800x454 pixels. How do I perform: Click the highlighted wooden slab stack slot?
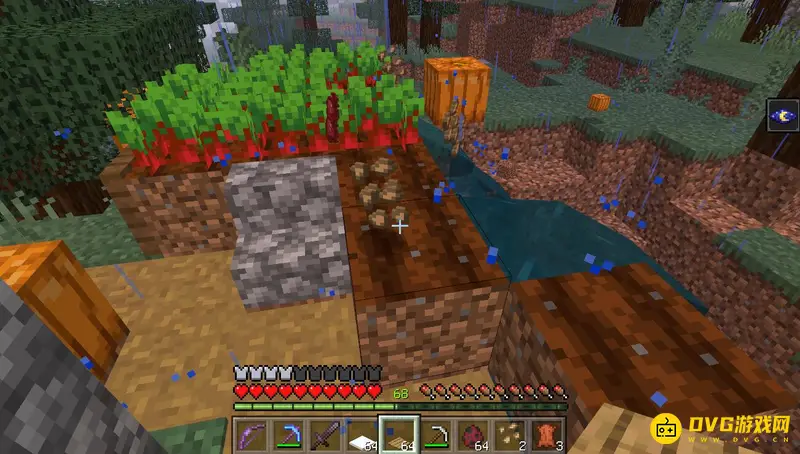pos(400,435)
